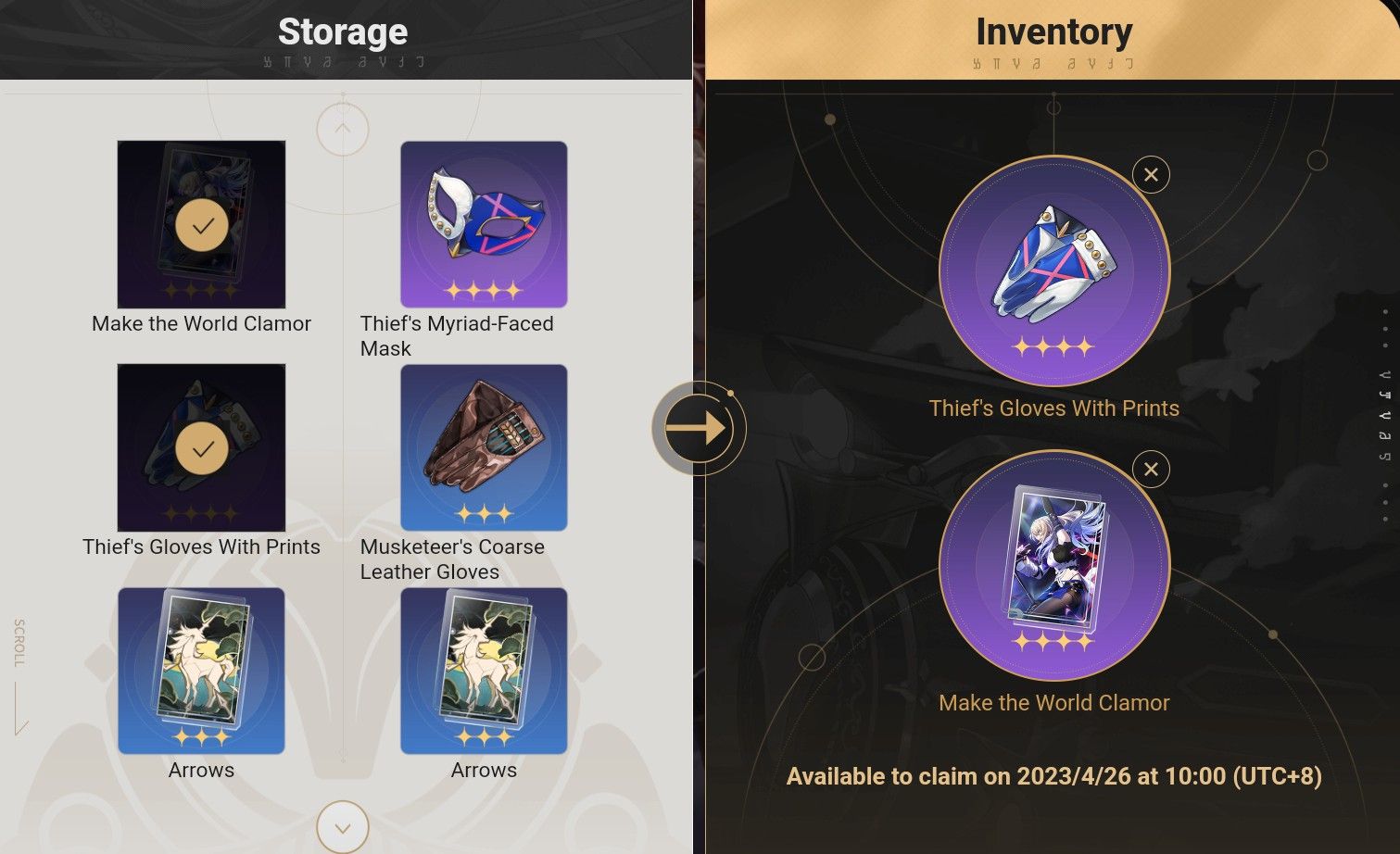Expand the list downward with the bottom chevron
The image size is (1400, 854).
point(342,825)
